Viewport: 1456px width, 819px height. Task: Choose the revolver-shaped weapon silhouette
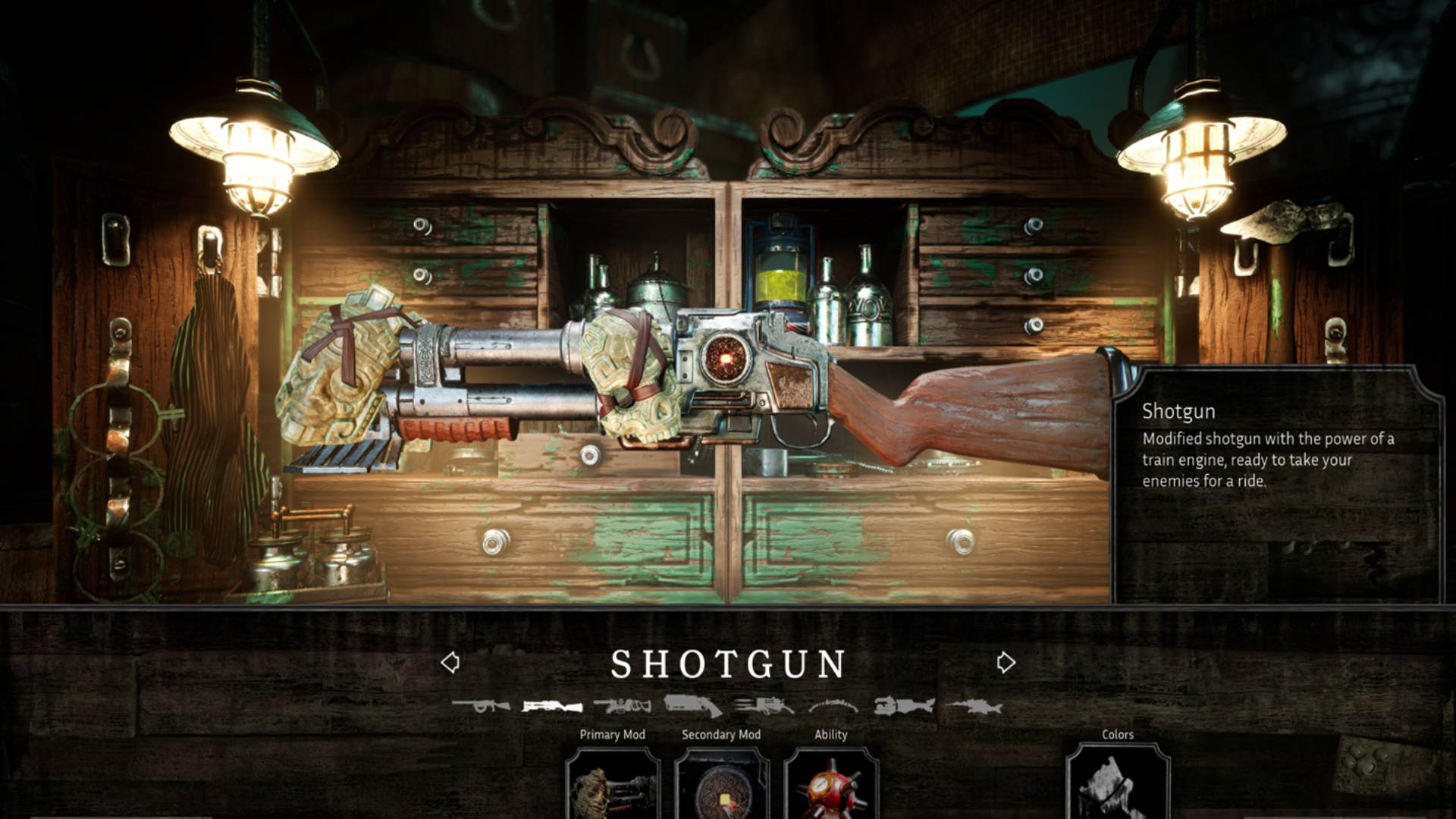tap(692, 705)
